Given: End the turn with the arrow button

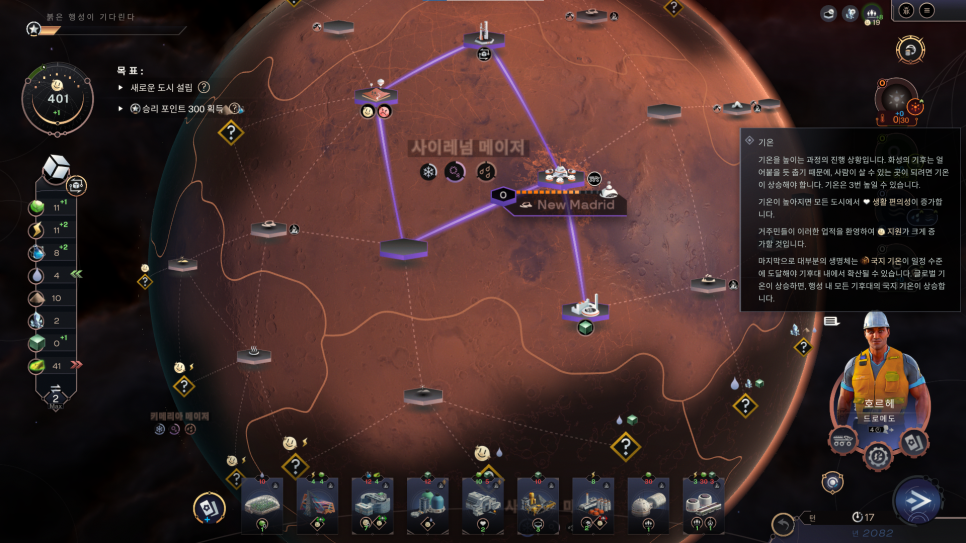Looking at the screenshot, I should point(917,501).
